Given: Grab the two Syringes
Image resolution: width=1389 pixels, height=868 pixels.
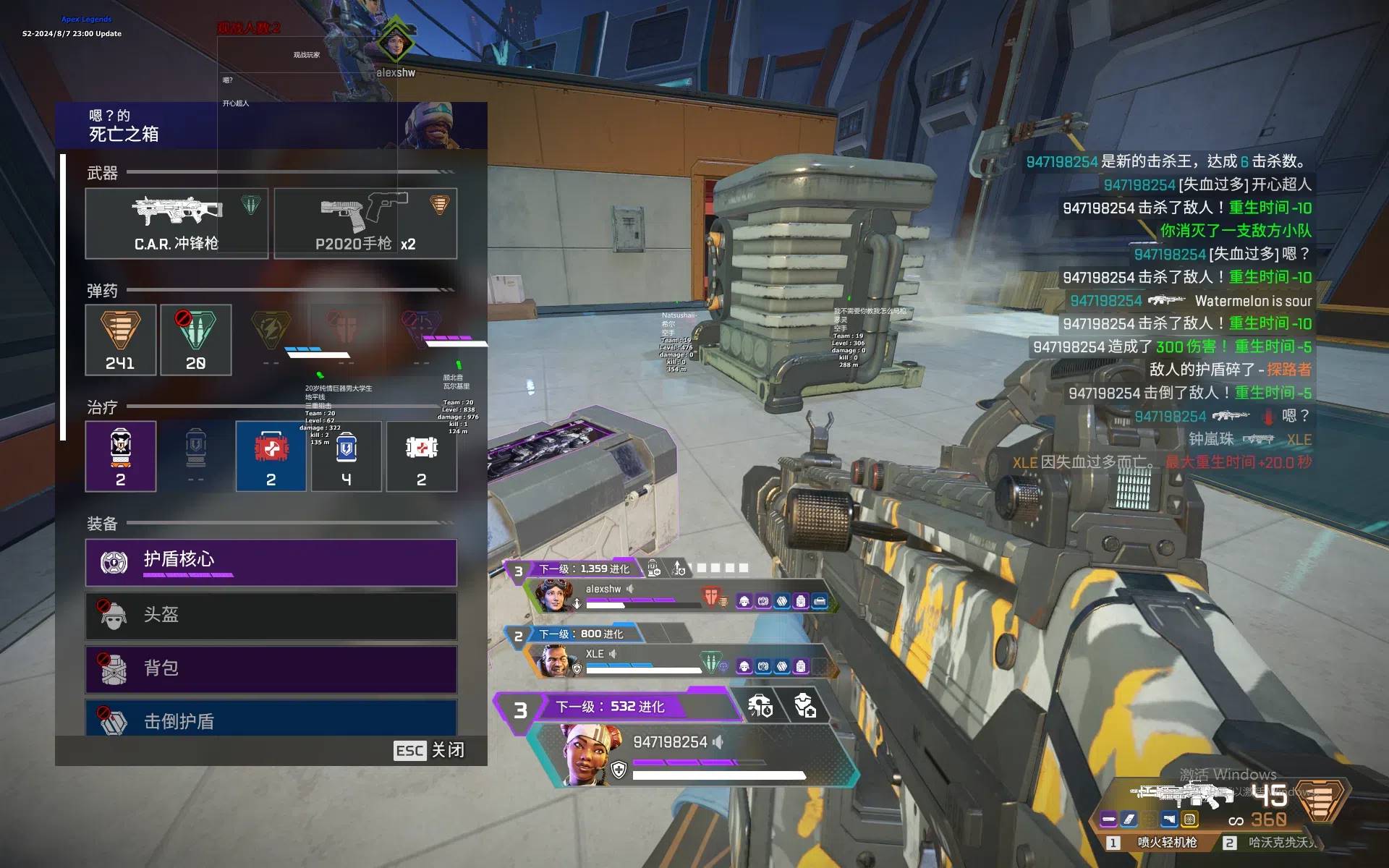Looking at the screenshot, I should tap(422, 456).
